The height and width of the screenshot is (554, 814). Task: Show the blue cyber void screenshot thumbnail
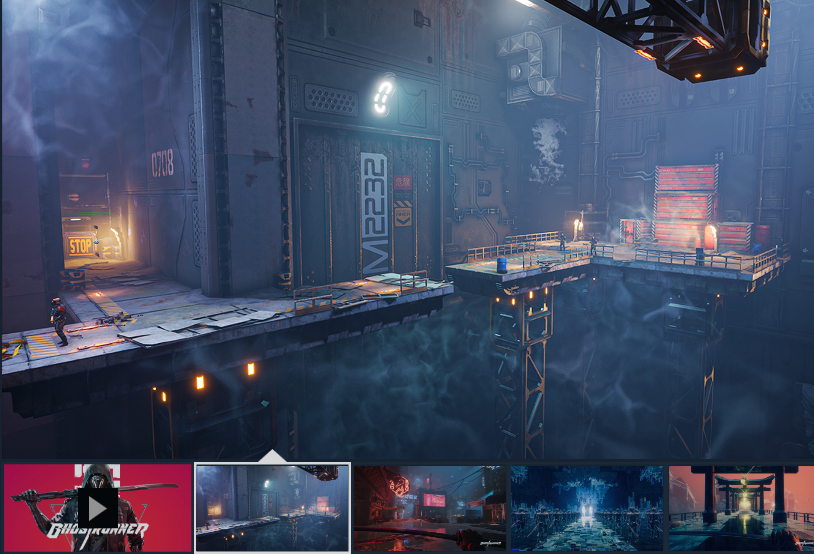(587, 507)
